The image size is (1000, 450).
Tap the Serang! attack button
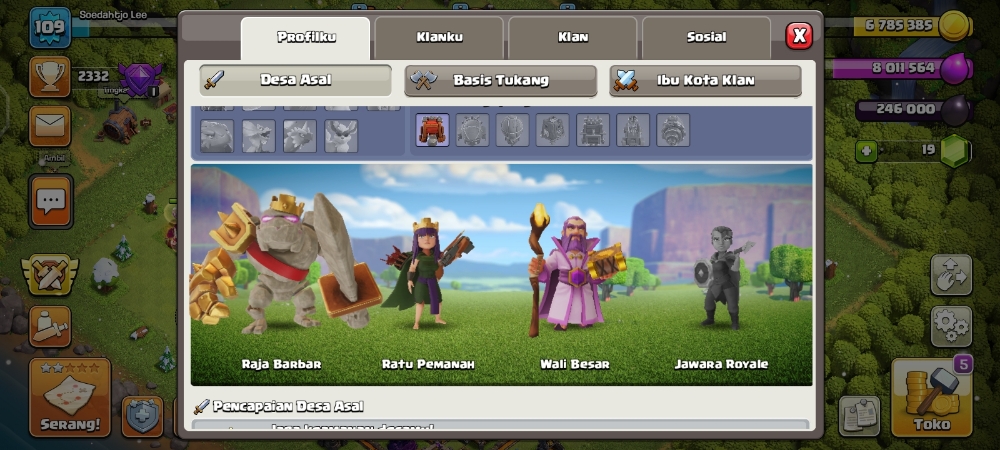coord(70,397)
